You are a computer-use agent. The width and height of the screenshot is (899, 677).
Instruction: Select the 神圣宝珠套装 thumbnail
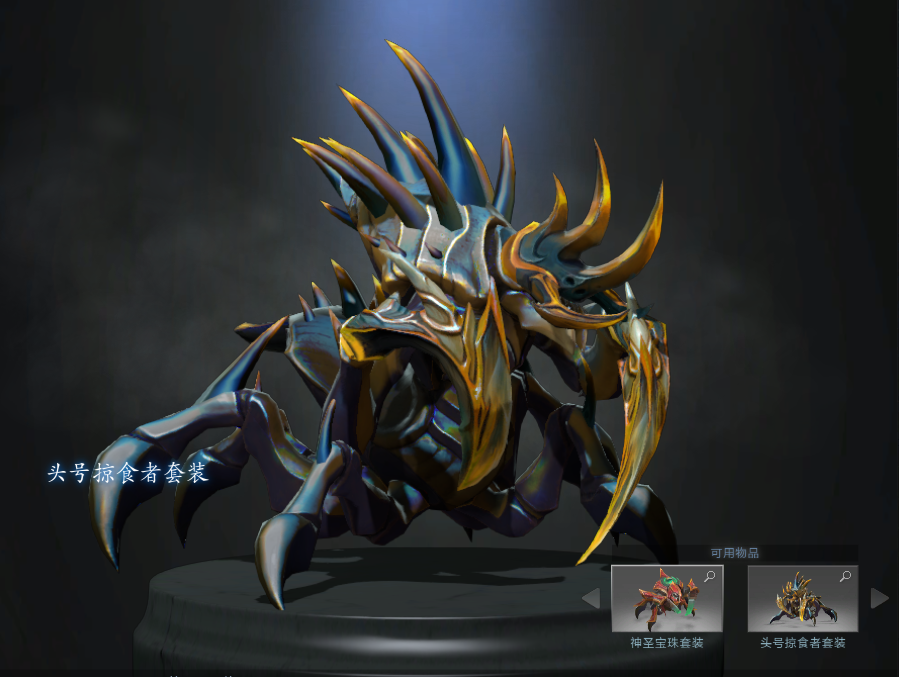pos(666,599)
